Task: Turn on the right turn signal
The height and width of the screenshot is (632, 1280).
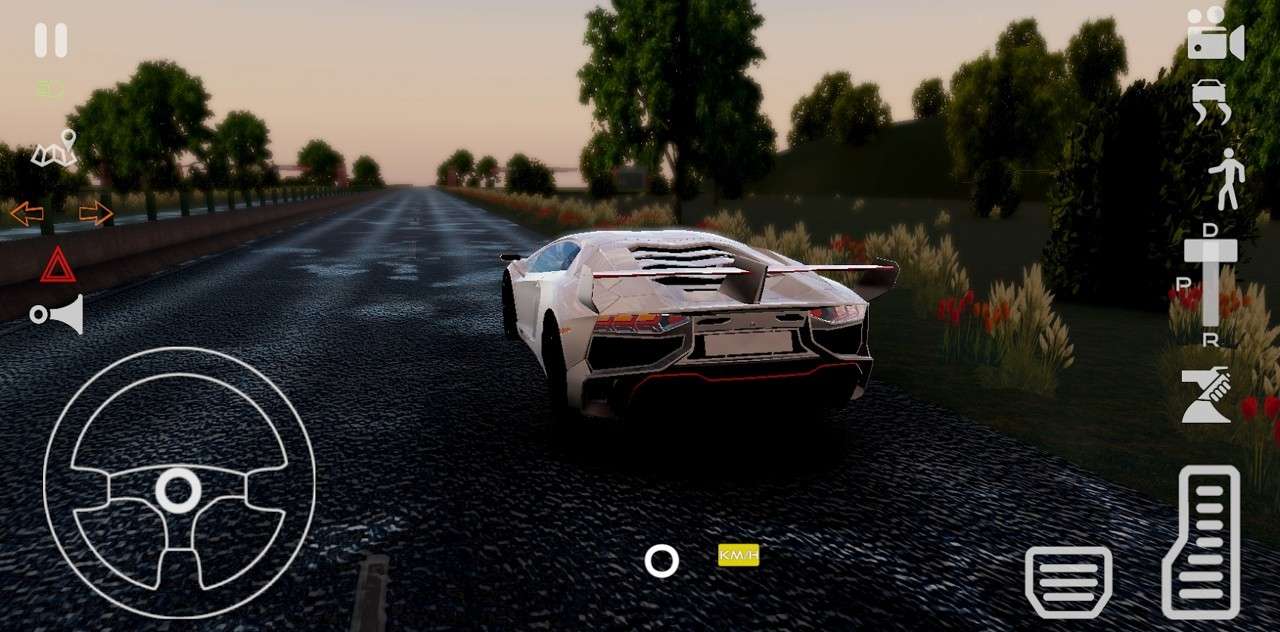Action: tap(96, 213)
